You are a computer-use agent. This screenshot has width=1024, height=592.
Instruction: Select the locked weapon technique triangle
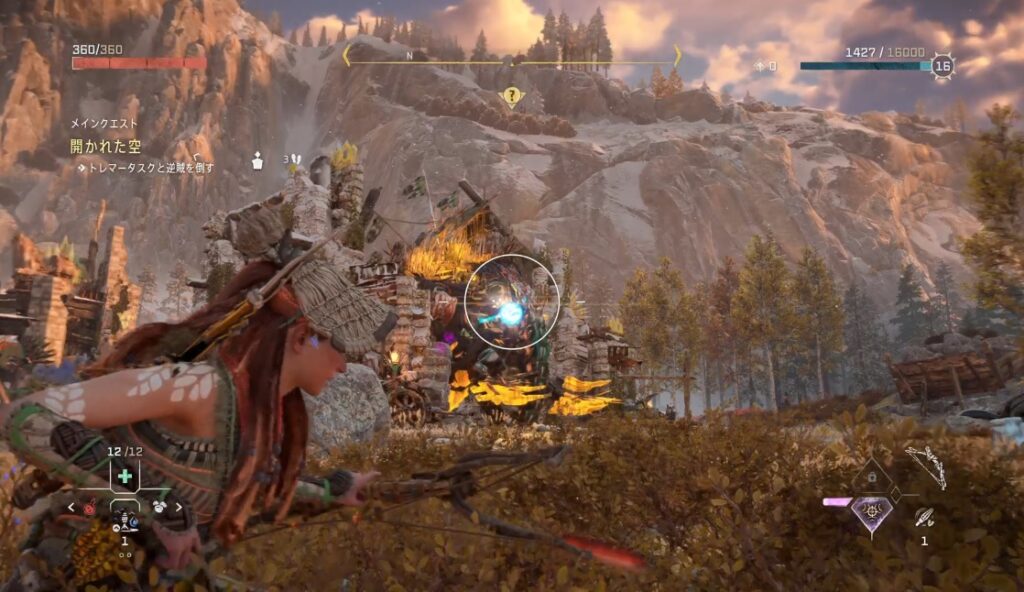[x=871, y=478]
